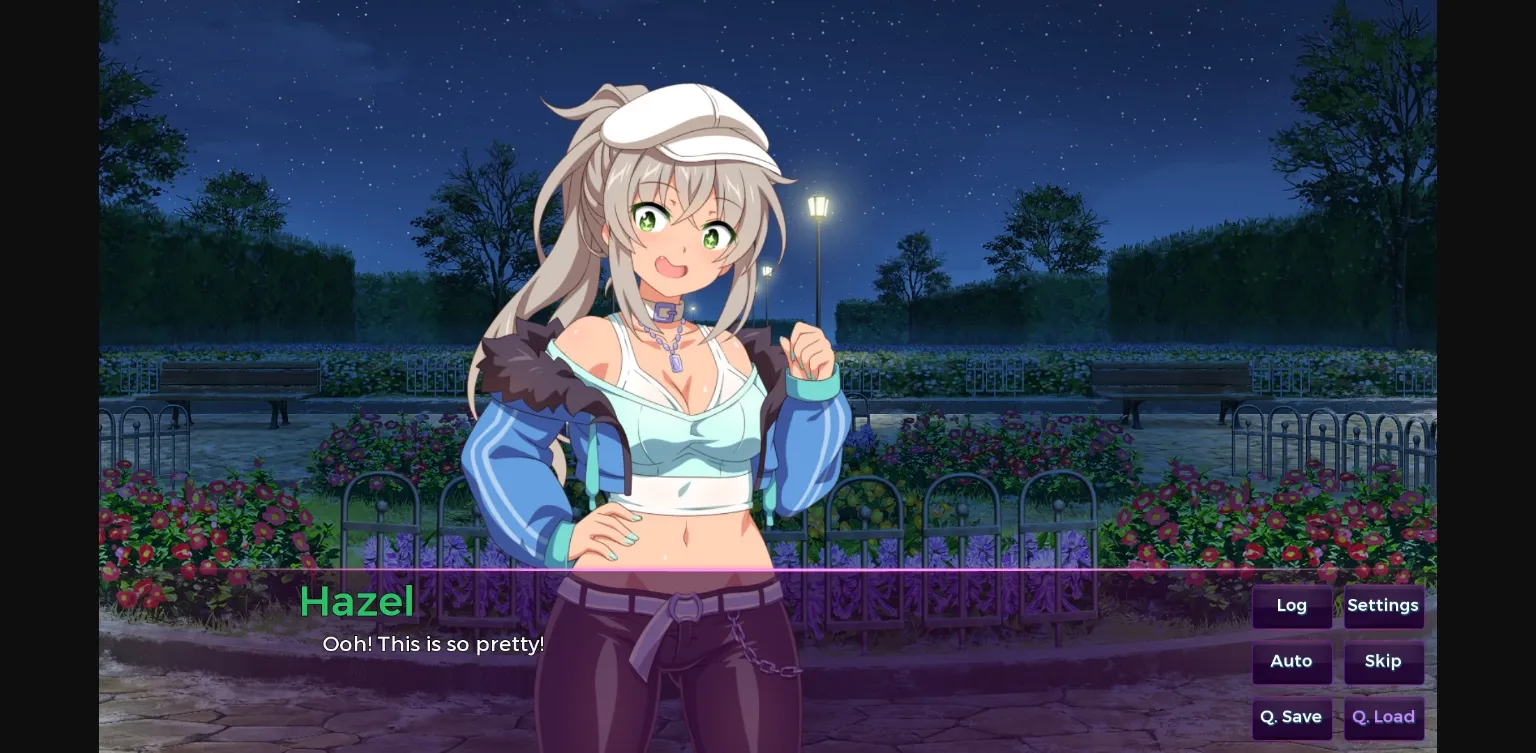This screenshot has height=753, width=1536.
Task: Click the line 'Ooh! This is so pretty!'
Action: [433, 644]
